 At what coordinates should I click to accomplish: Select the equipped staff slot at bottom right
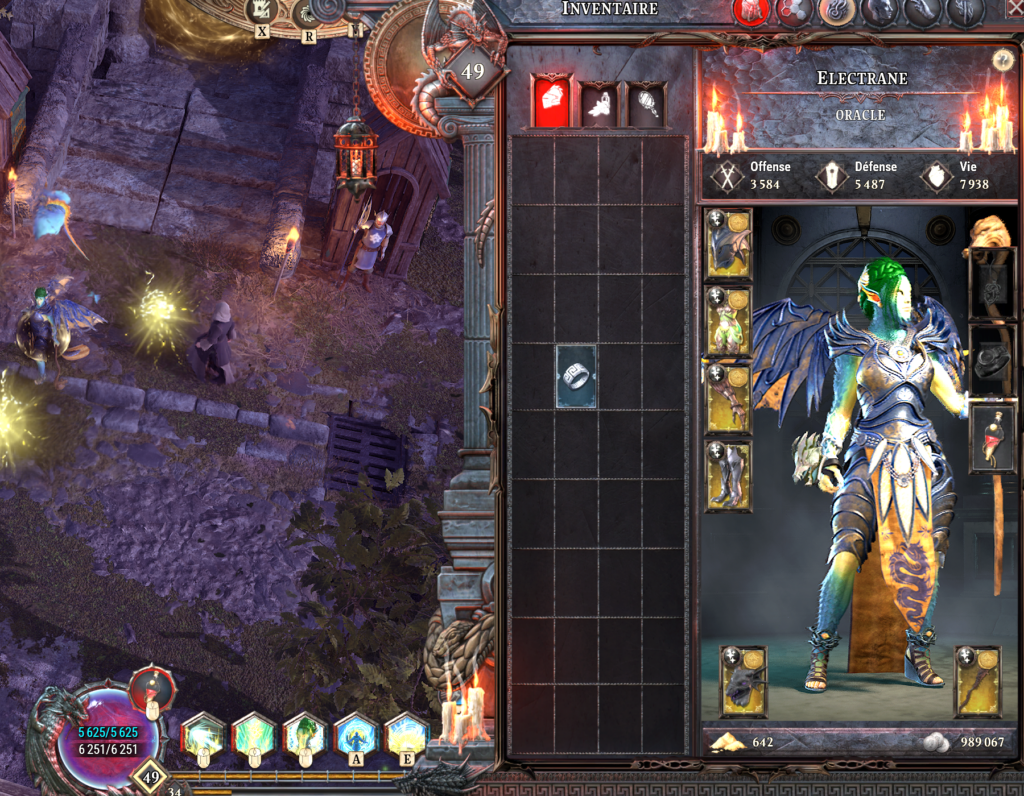(x=978, y=681)
